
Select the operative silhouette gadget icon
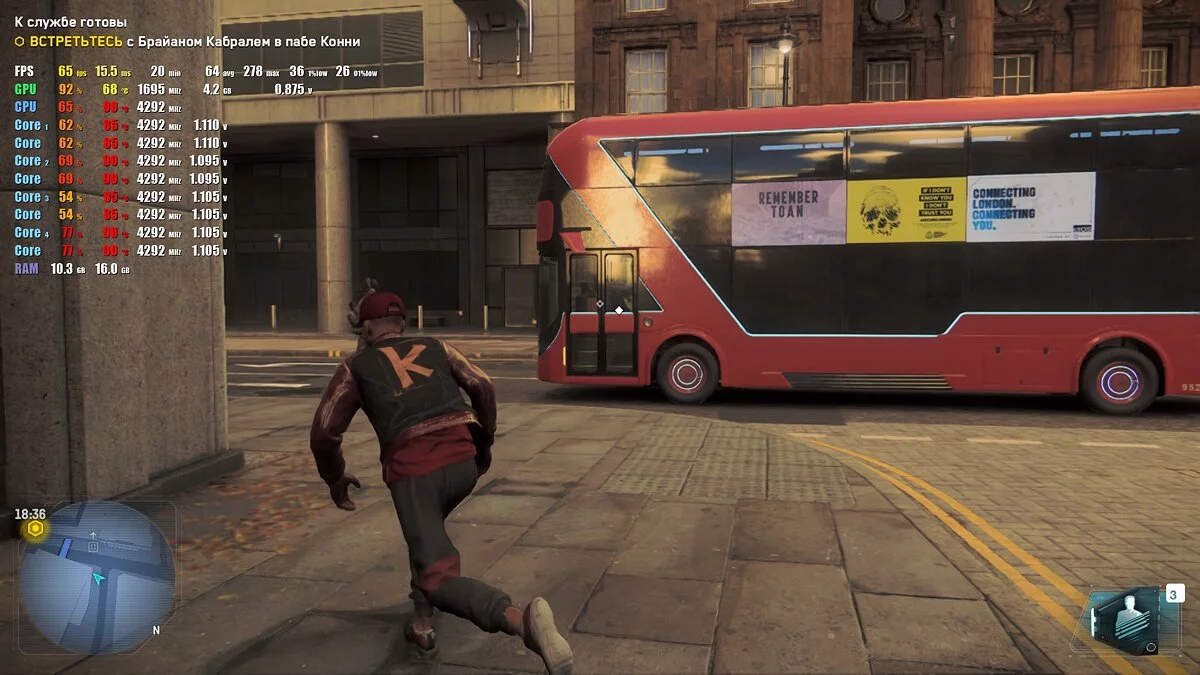click(1125, 616)
